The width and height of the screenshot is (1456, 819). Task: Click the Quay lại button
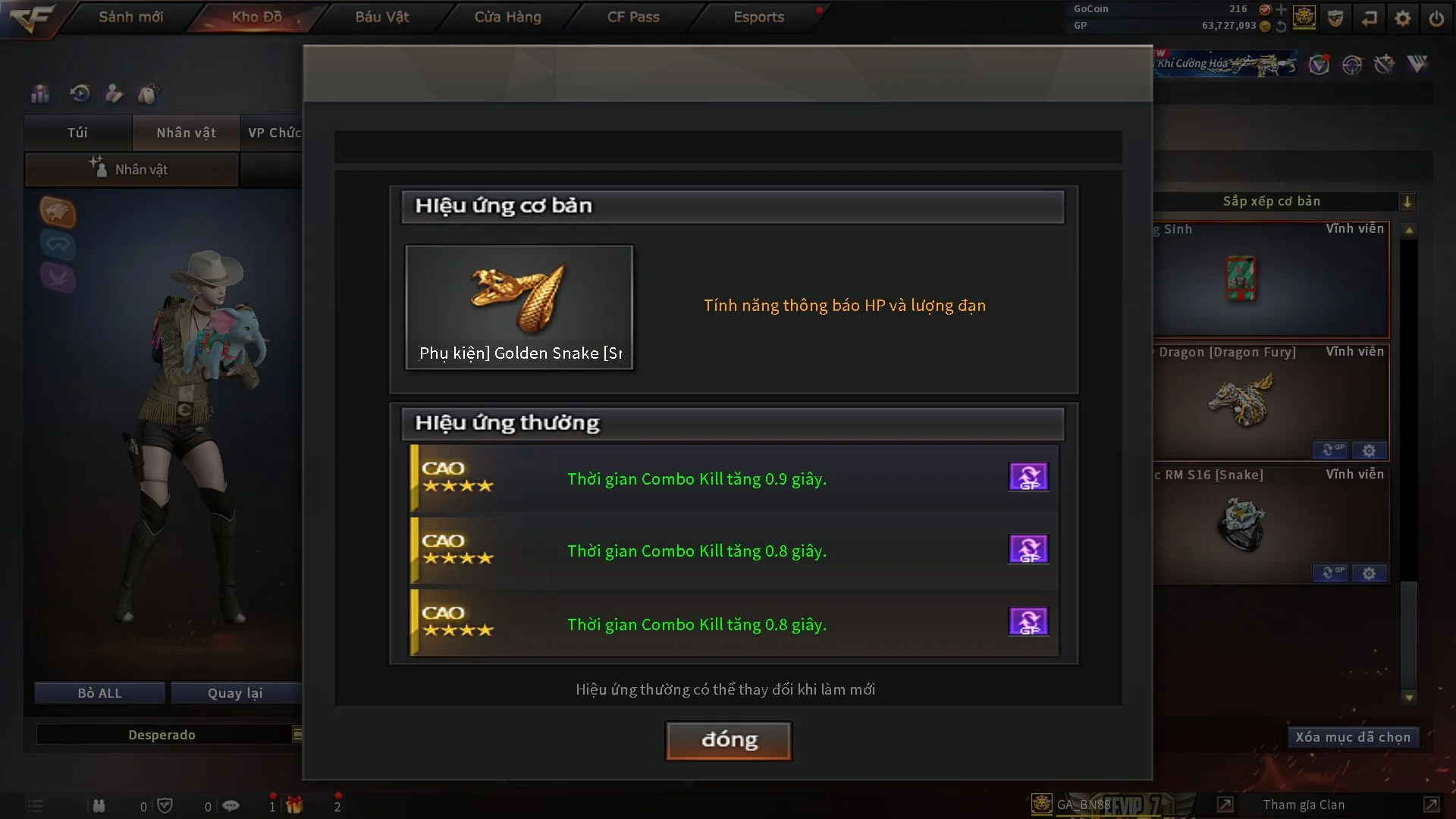point(235,693)
